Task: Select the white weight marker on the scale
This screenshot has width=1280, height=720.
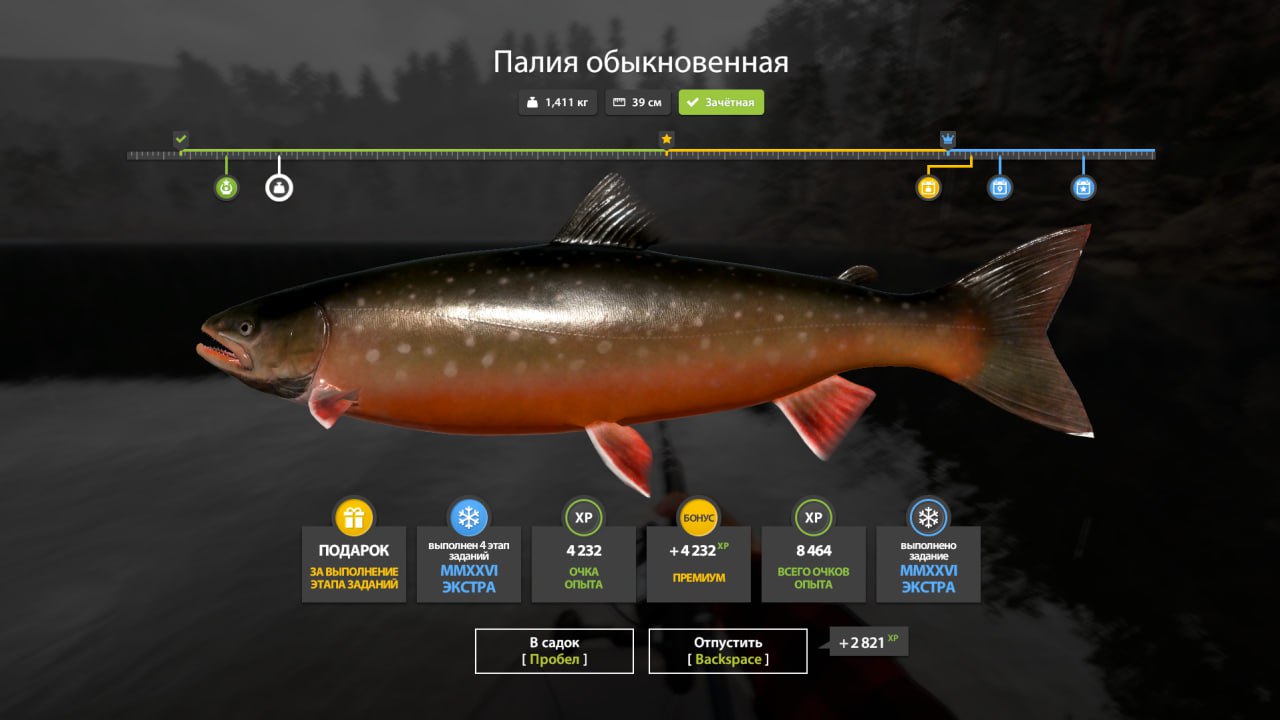Action: (x=279, y=187)
